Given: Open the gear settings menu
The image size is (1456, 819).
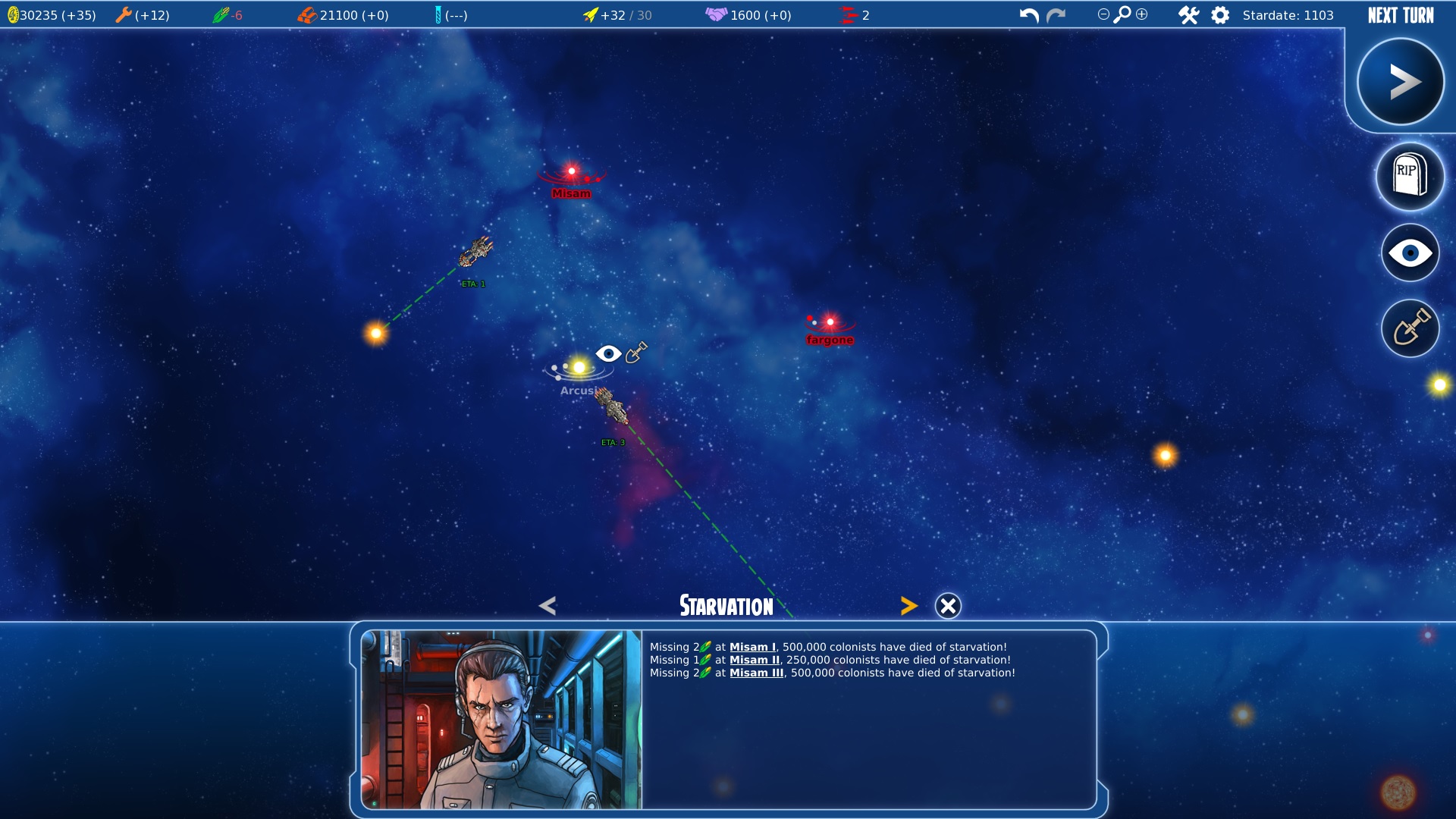Looking at the screenshot, I should tap(1220, 15).
